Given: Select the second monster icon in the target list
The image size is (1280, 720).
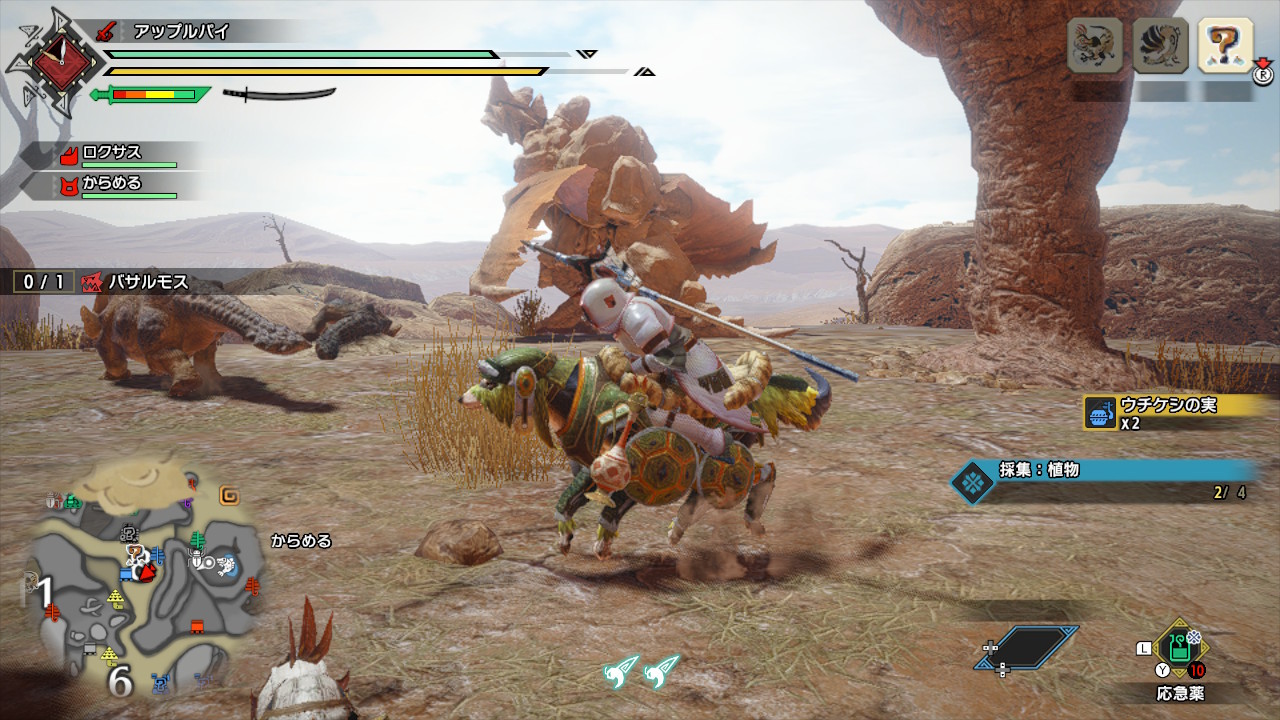Looking at the screenshot, I should coord(1160,45).
